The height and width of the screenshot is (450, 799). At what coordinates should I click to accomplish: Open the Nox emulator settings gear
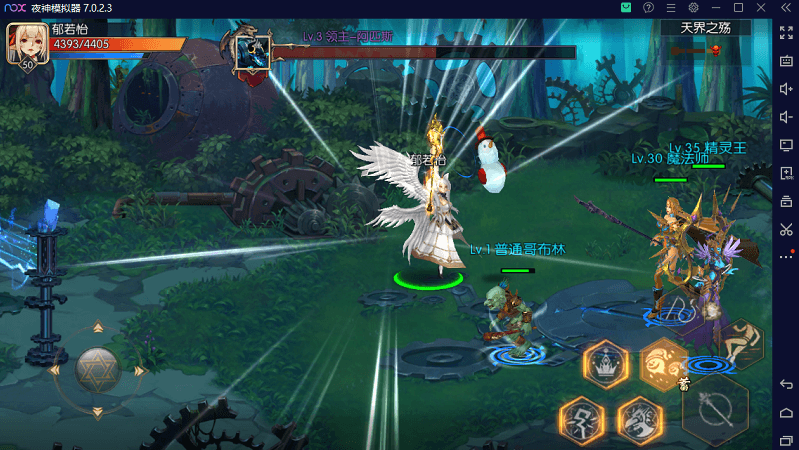[x=693, y=8]
